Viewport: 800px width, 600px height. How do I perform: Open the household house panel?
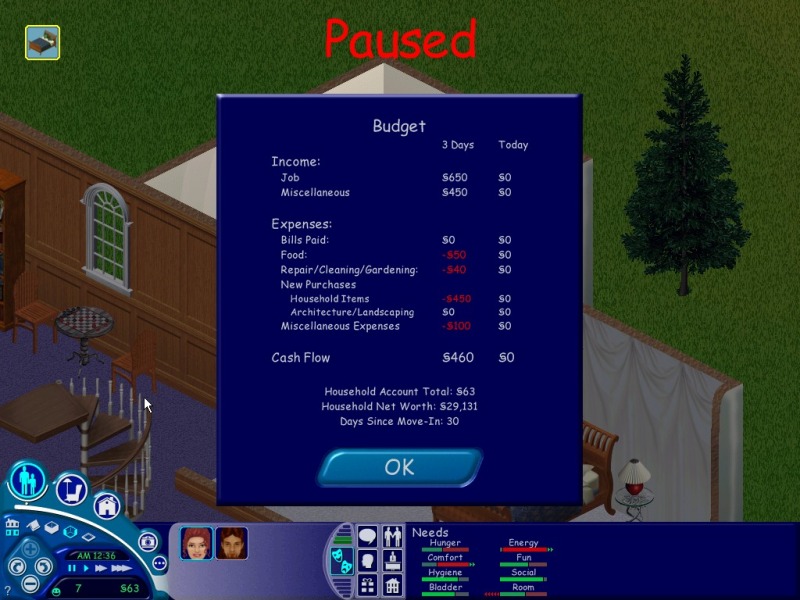[x=392, y=585]
